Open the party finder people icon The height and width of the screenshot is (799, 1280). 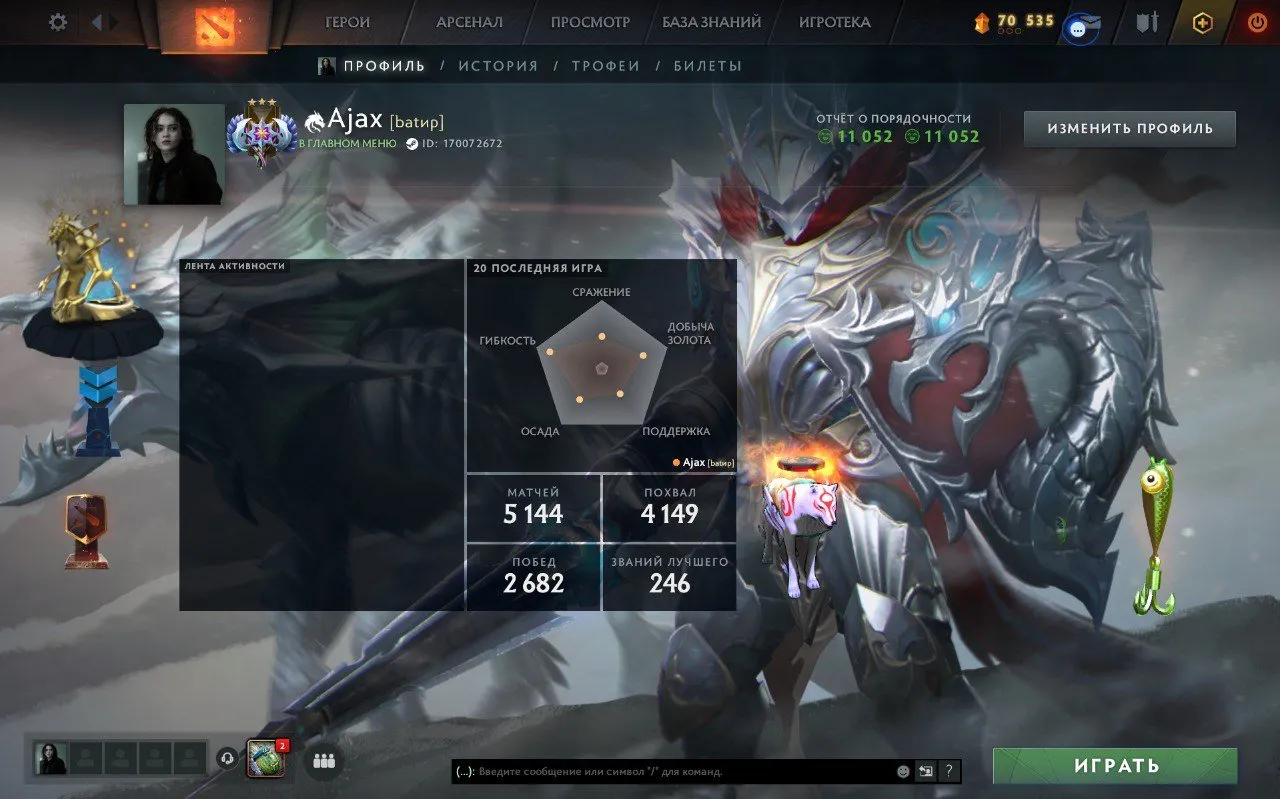pos(325,762)
